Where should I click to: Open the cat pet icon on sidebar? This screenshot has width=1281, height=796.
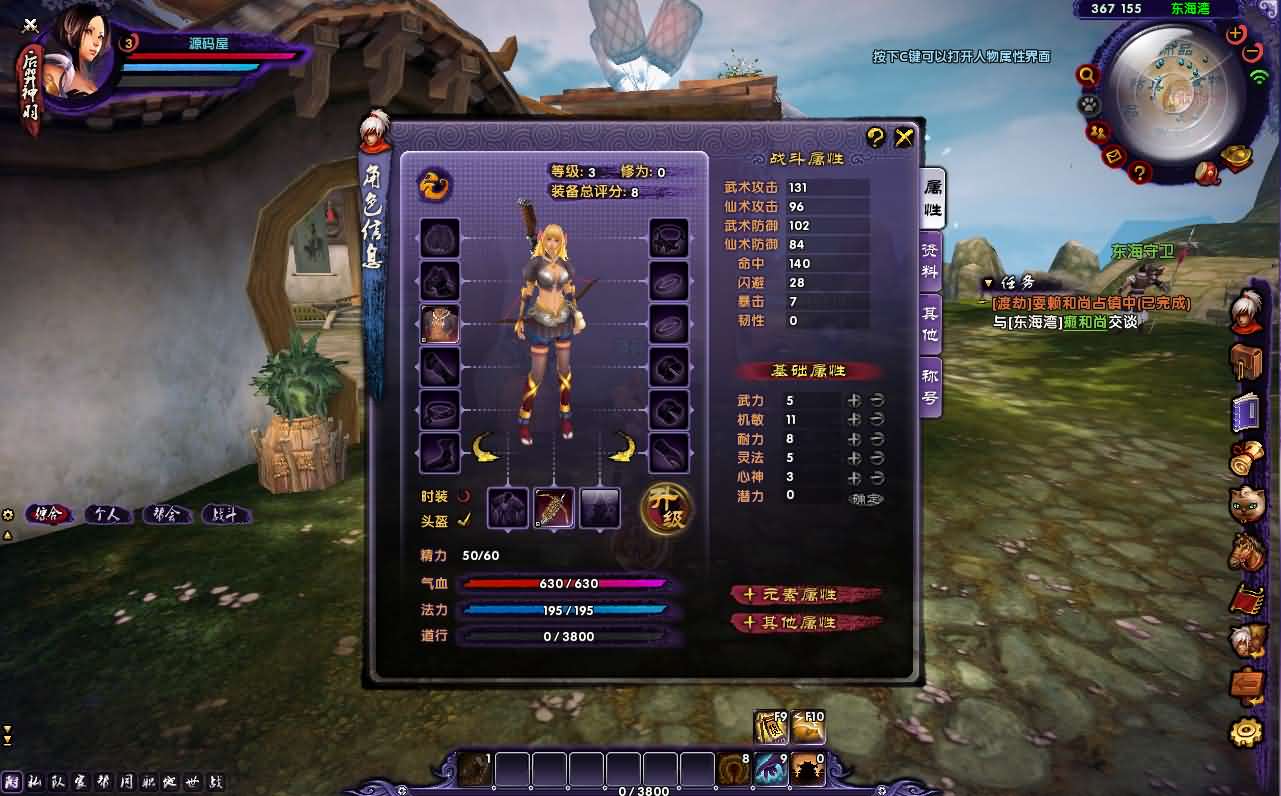click(1246, 502)
